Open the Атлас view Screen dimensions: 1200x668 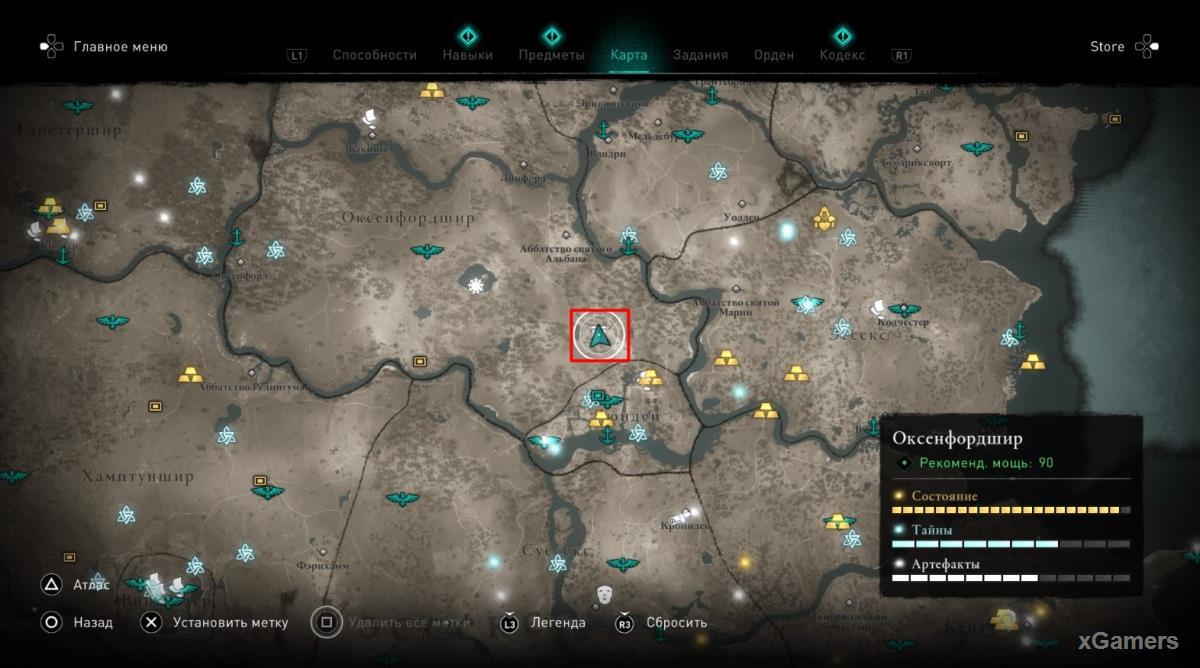[x=90, y=585]
